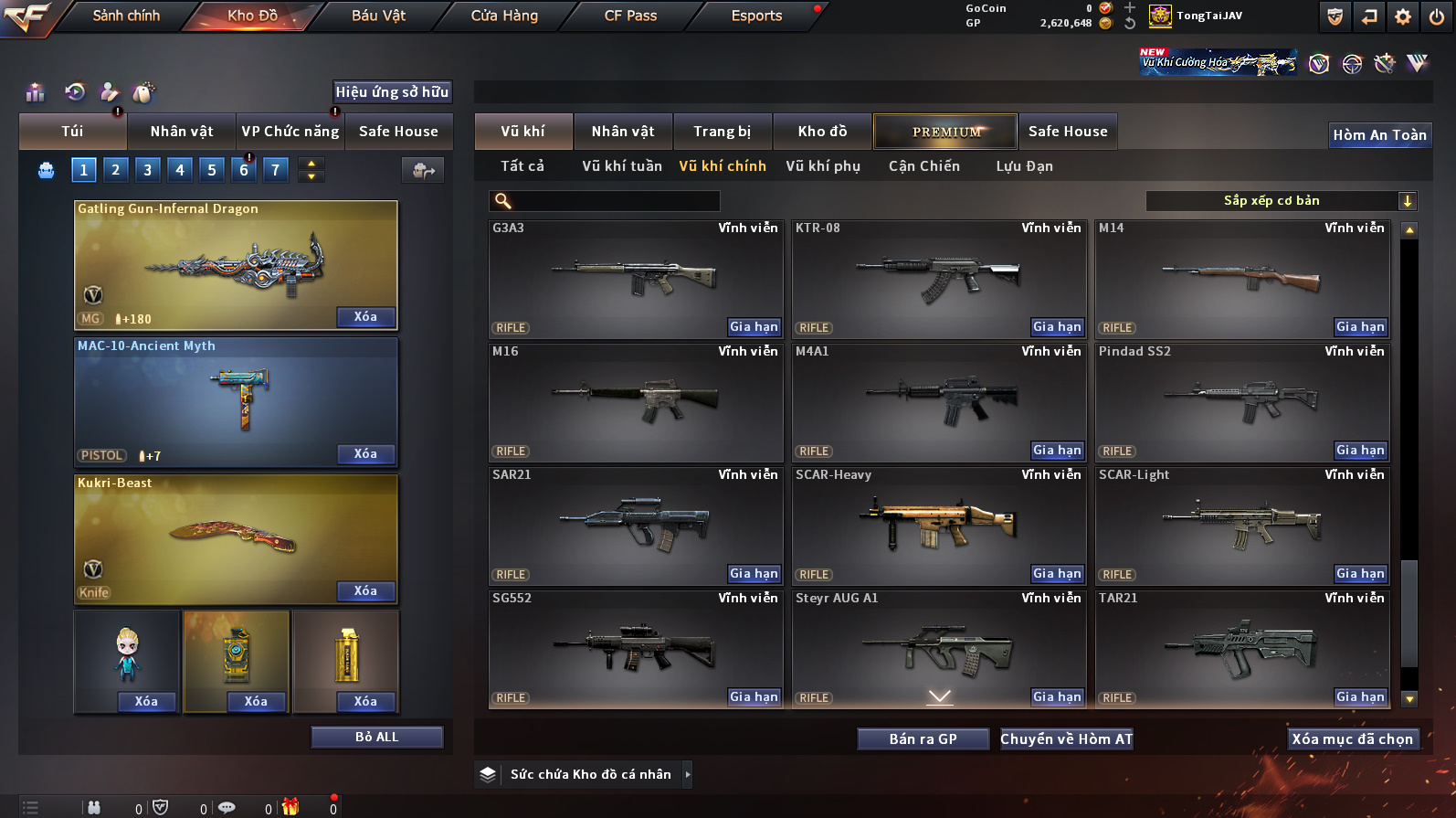The width and height of the screenshot is (1456, 818).
Task: Remove the Gatling Gun-Infernal Dragon with Xóa
Action: pos(365,317)
